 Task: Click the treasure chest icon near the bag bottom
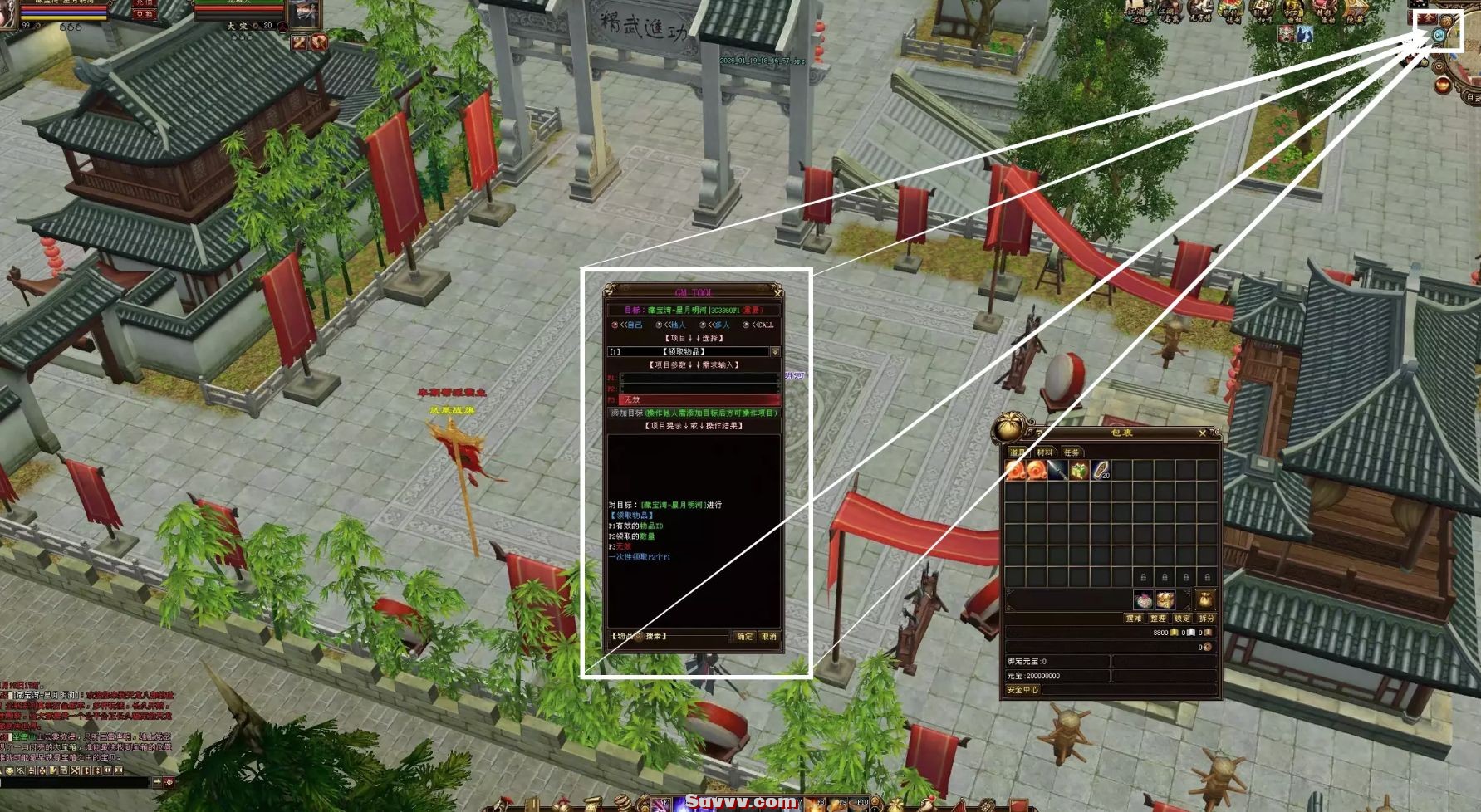click(x=1166, y=600)
